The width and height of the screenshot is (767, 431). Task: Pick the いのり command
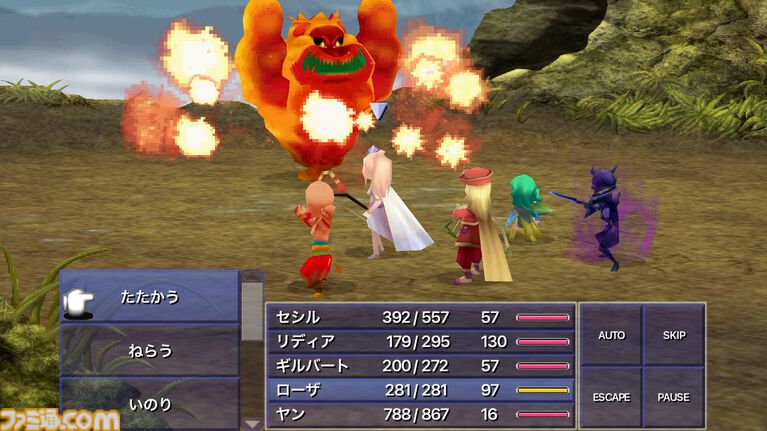click(x=150, y=404)
